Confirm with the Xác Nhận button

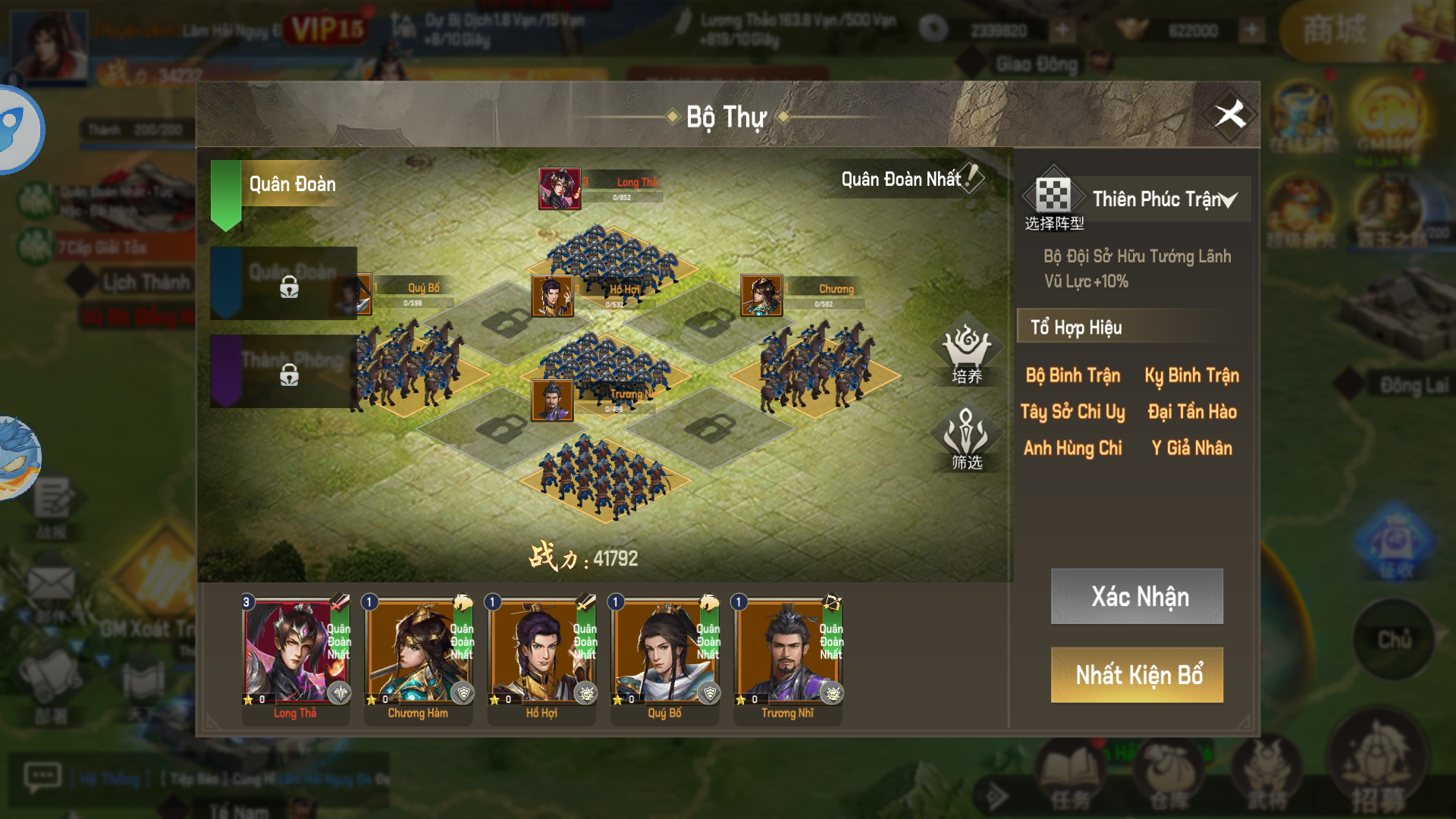(1137, 596)
